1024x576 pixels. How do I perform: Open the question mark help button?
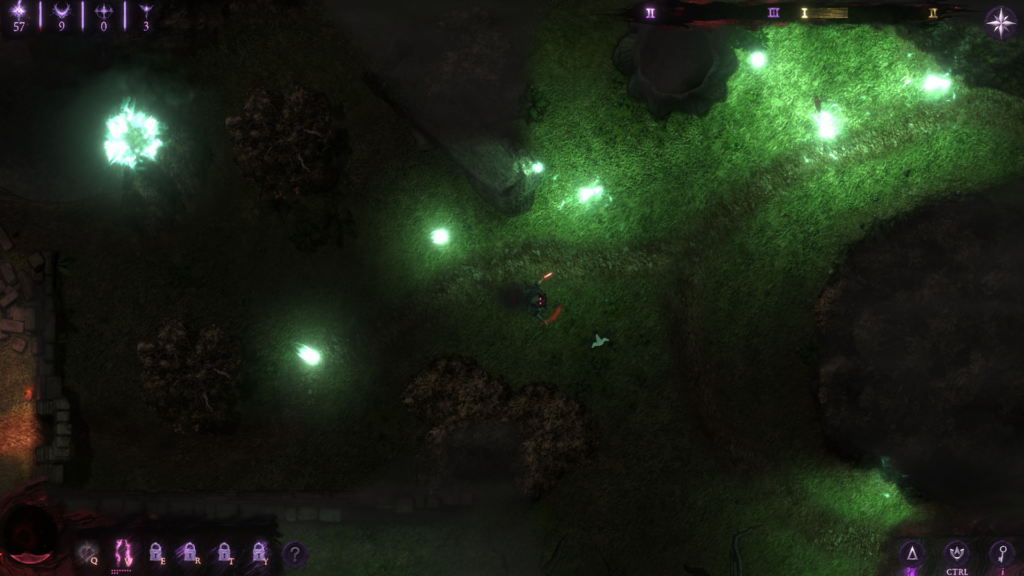tap(294, 553)
